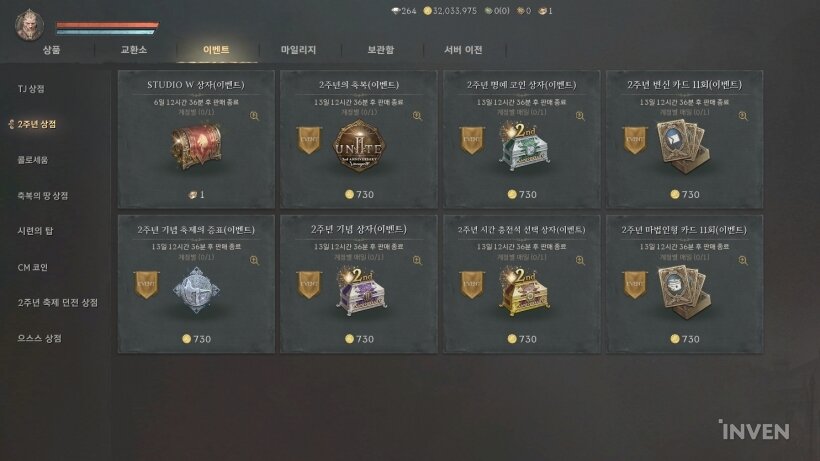Select the 마일리지 tab

click(x=298, y=49)
